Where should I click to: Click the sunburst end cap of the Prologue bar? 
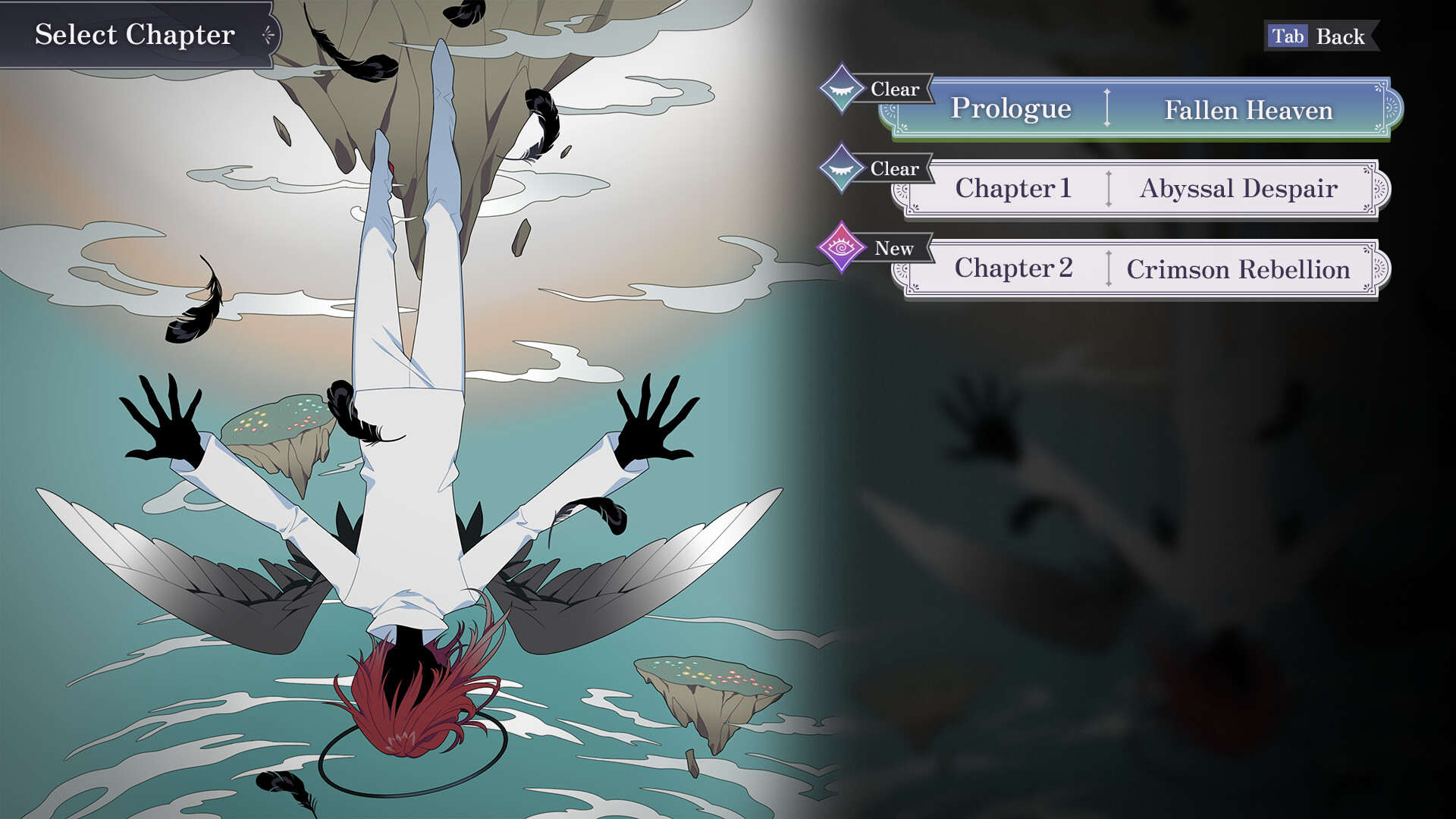[1388, 108]
